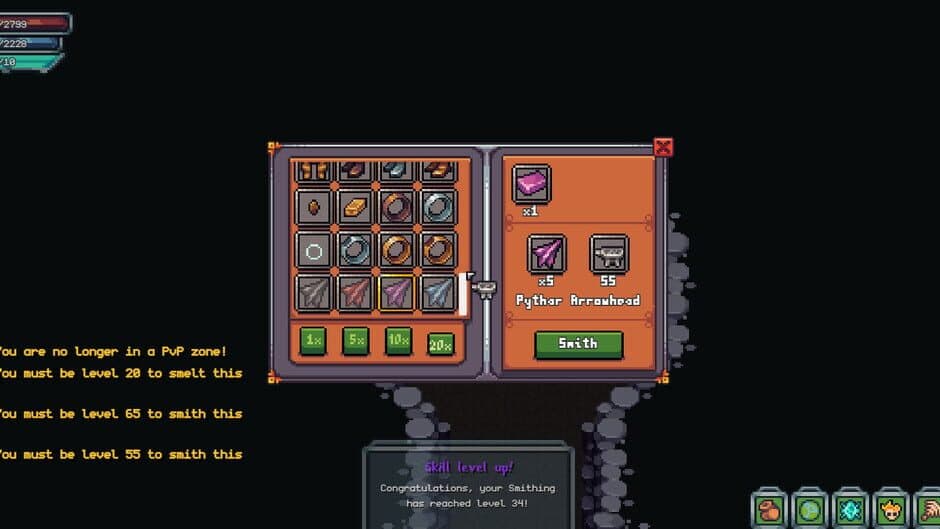Select the 10x craft amount
940x529 pixels.
pyautogui.click(x=398, y=341)
